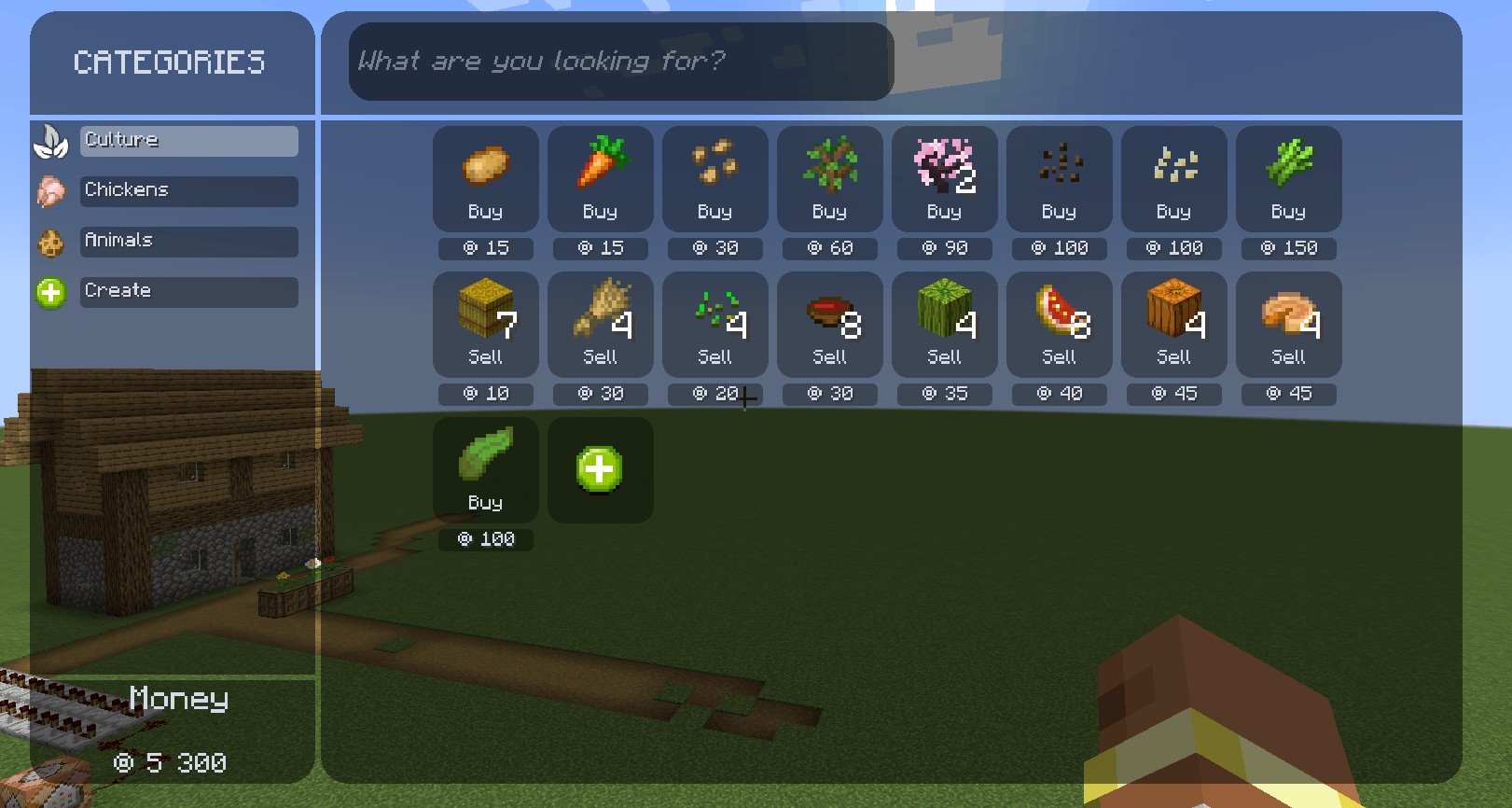1512x808 pixels.
Task: Buy the potato item
Action: click(x=485, y=179)
